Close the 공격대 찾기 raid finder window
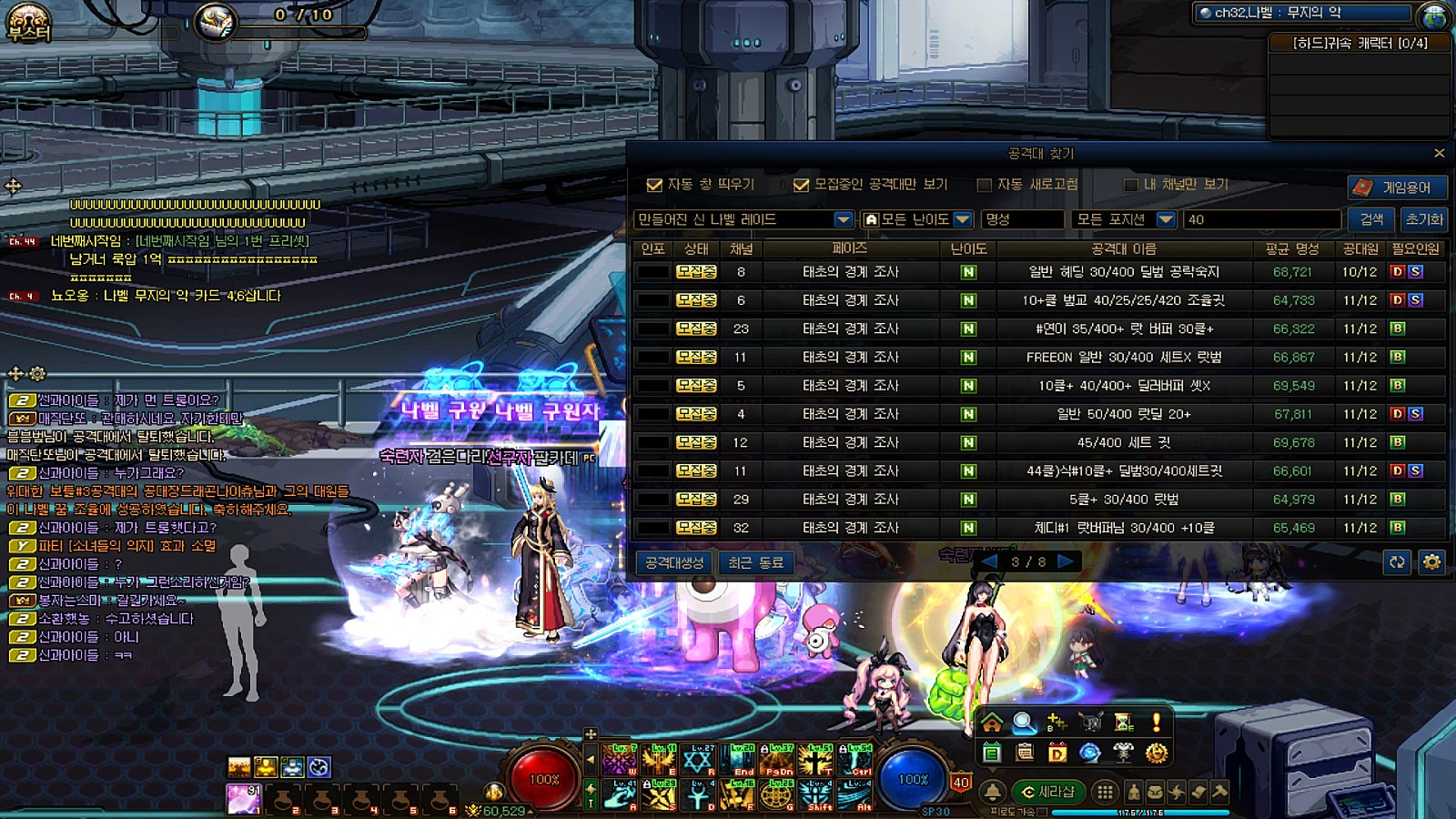Viewport: 1456px width, 819px height. pyautogui.click(x=1439, y=153)
